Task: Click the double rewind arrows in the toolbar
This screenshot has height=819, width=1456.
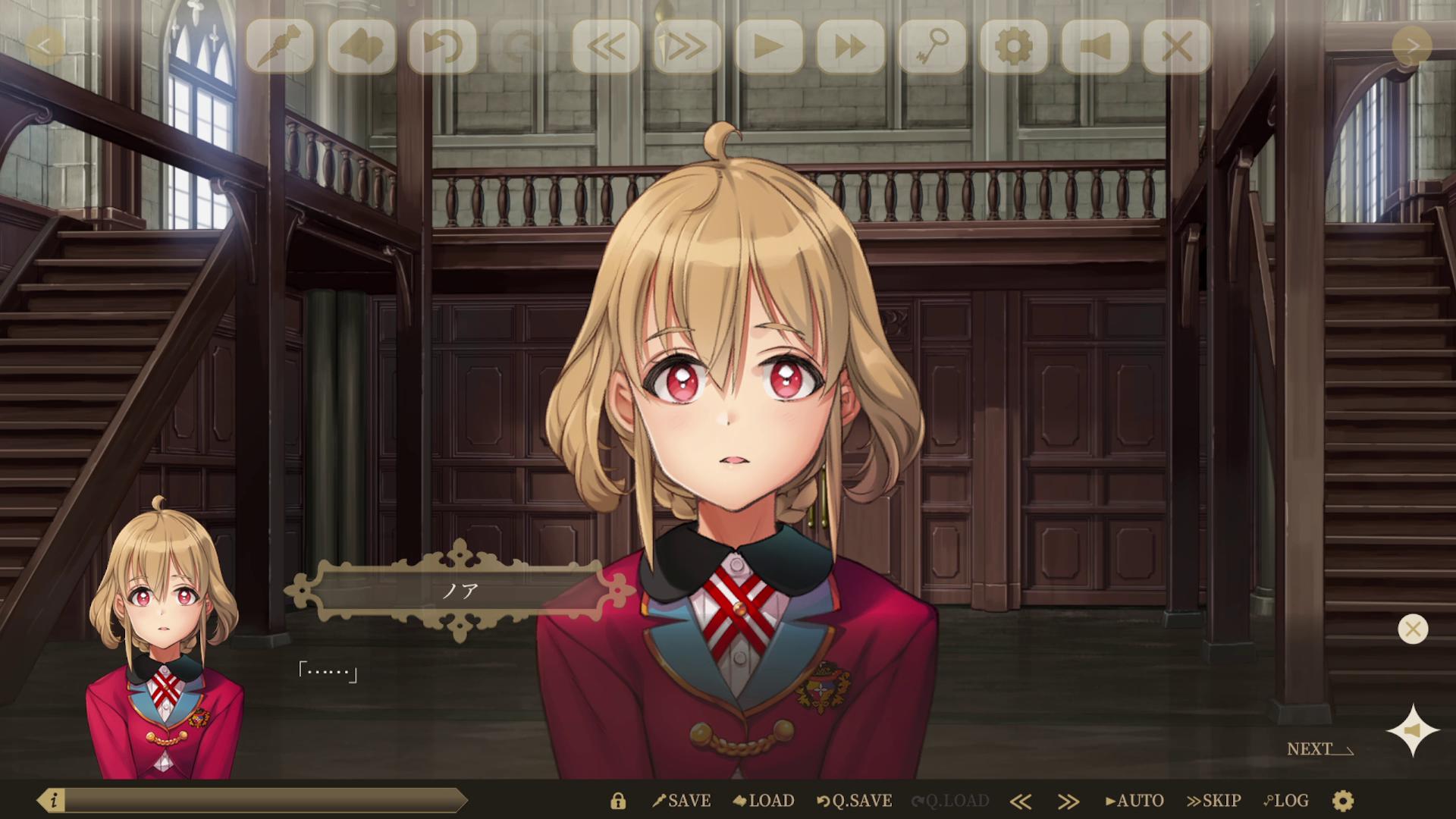Action: [x=607, y=47]
